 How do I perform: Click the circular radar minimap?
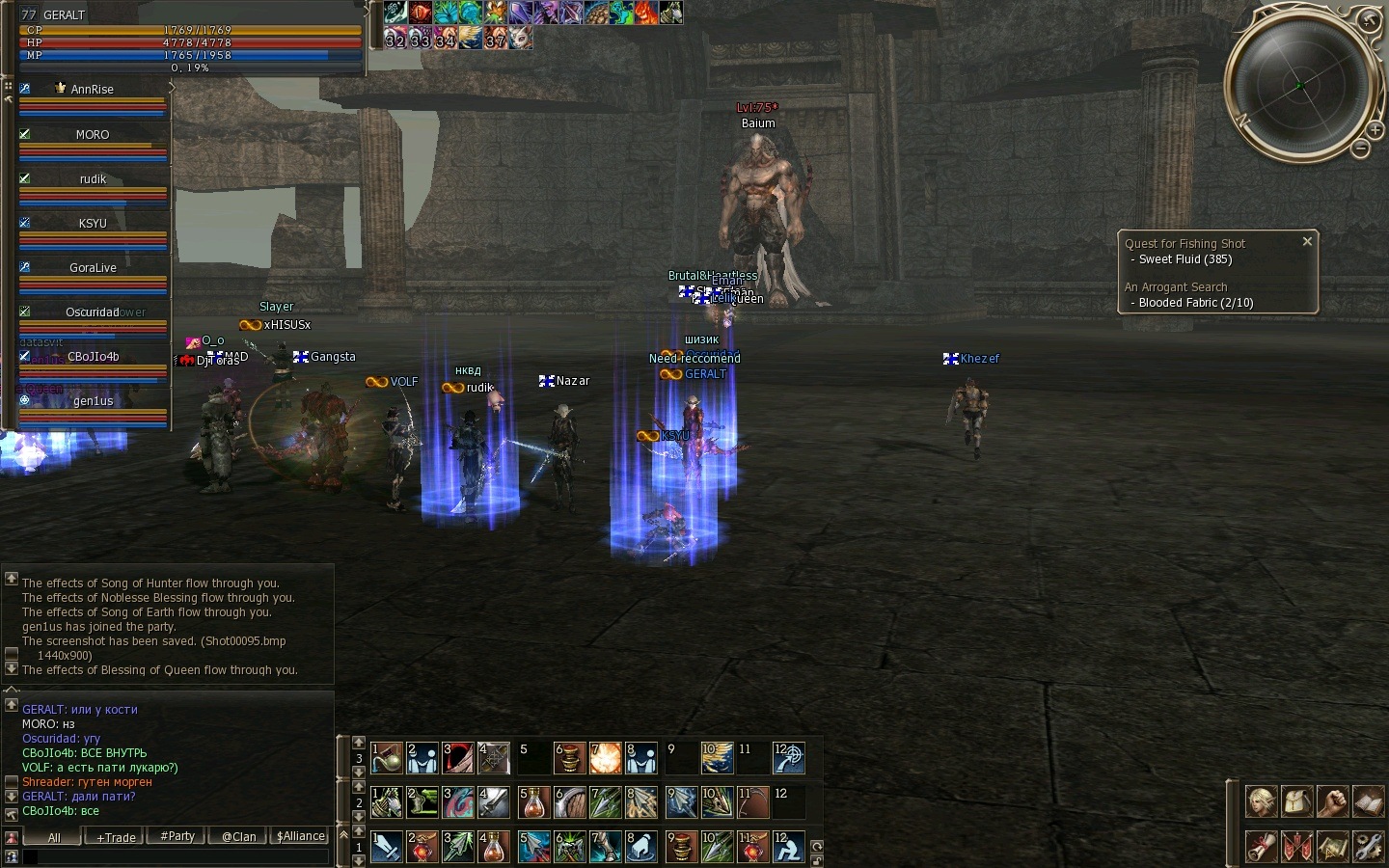pyautogui.click(x=1298, y=86)
